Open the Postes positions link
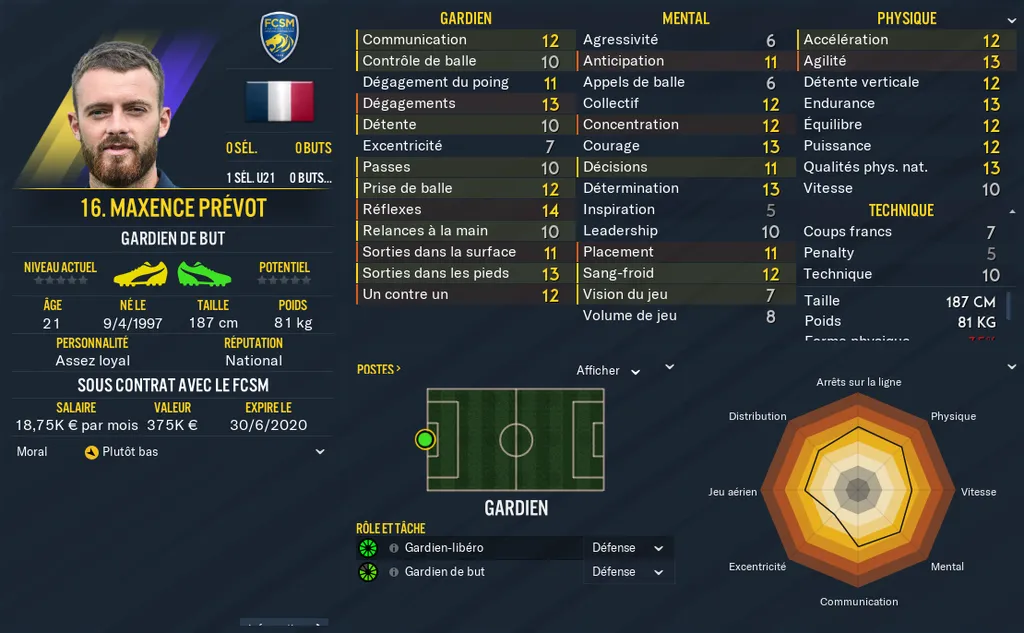This screenshot has width=1024, height=633. pyautogui.click(x=378, y=369)
